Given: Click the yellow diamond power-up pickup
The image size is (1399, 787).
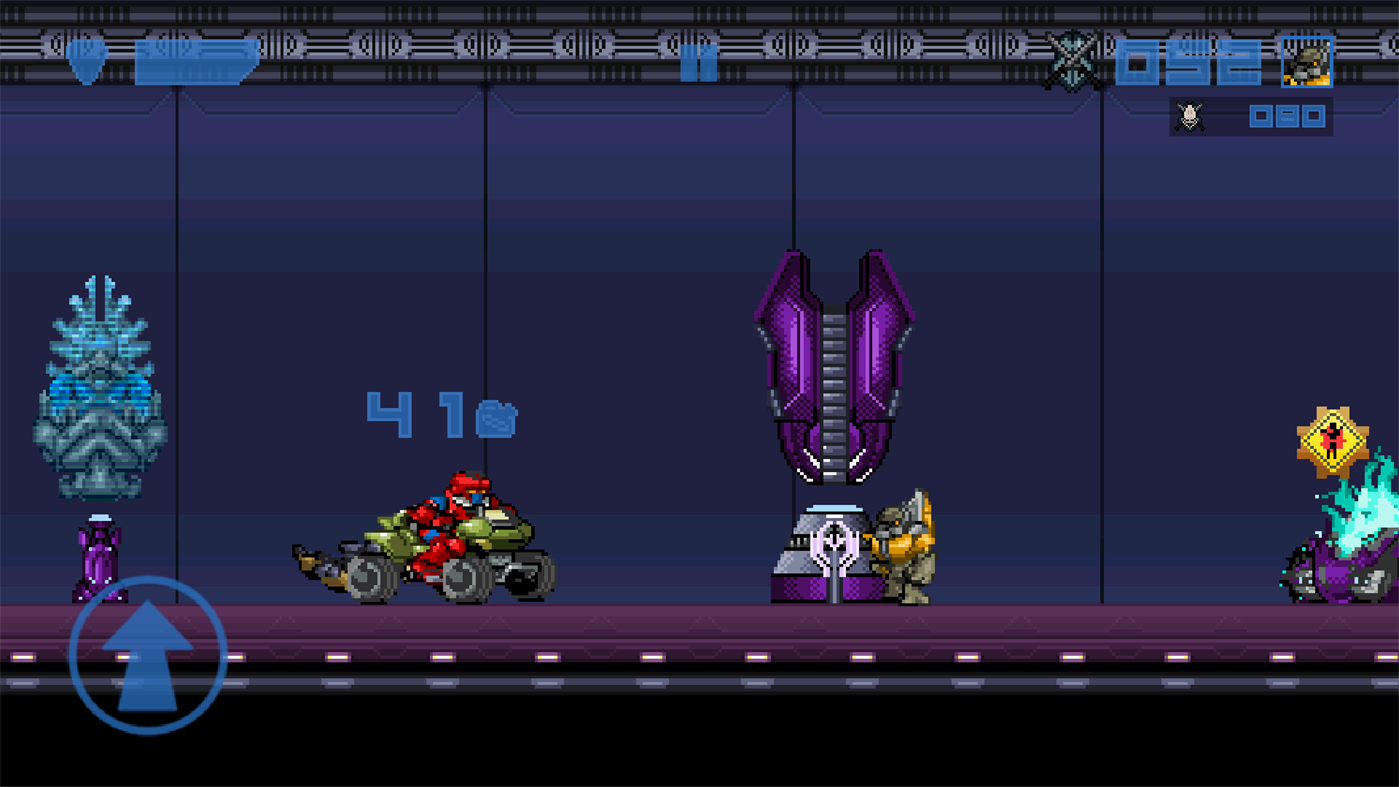Looking at the screenshot, I should pyautogui.click(x=1332, y=438).
